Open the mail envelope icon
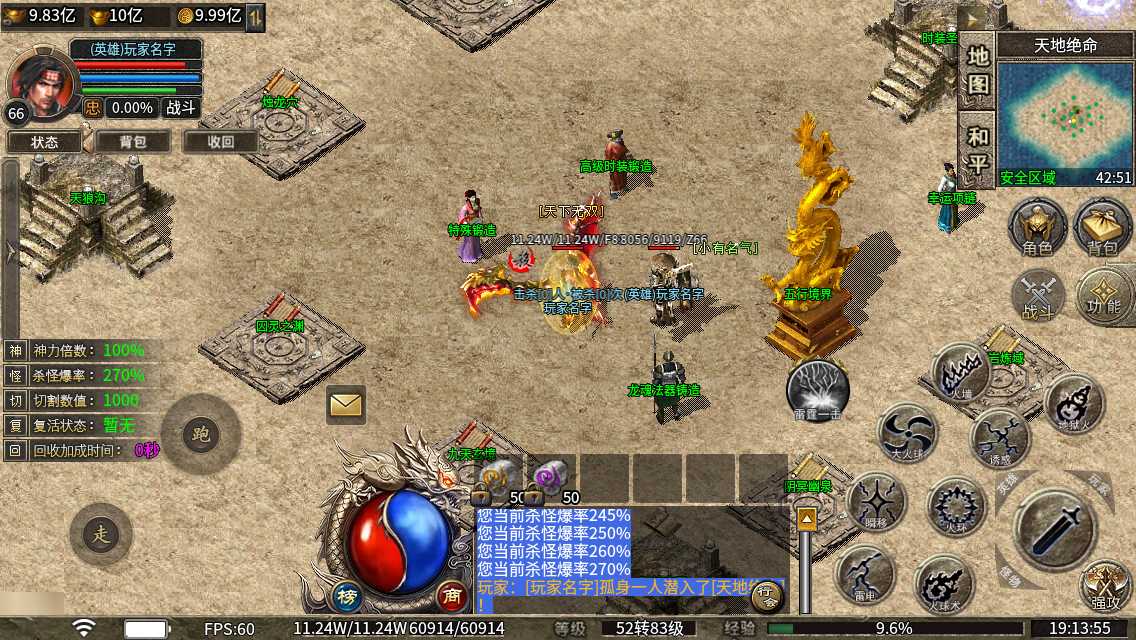The width and height of the screenshot is (1136, 640). coord(346,404)
